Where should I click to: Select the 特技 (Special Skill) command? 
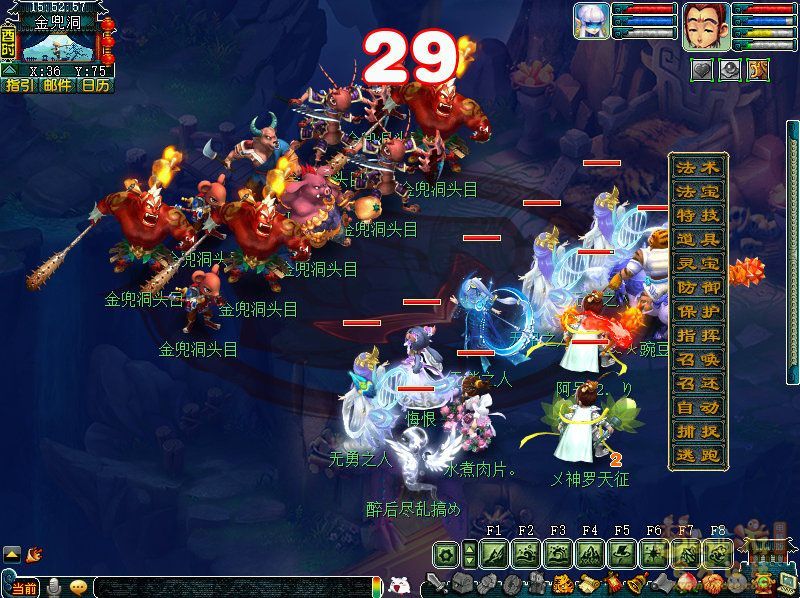click(x=697, y=214)
